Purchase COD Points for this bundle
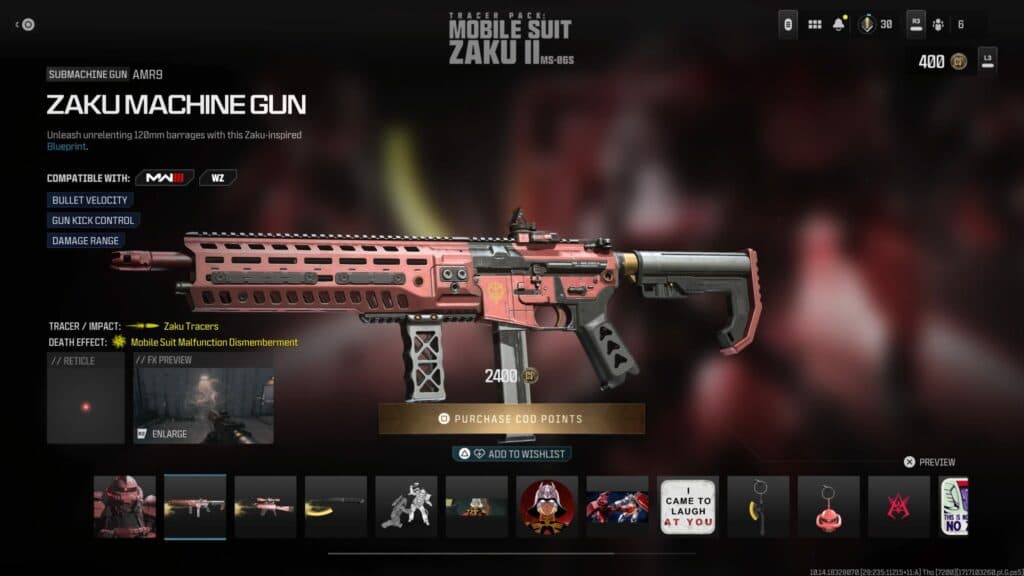Viewport: 1024px width, 576px height. 511,418
